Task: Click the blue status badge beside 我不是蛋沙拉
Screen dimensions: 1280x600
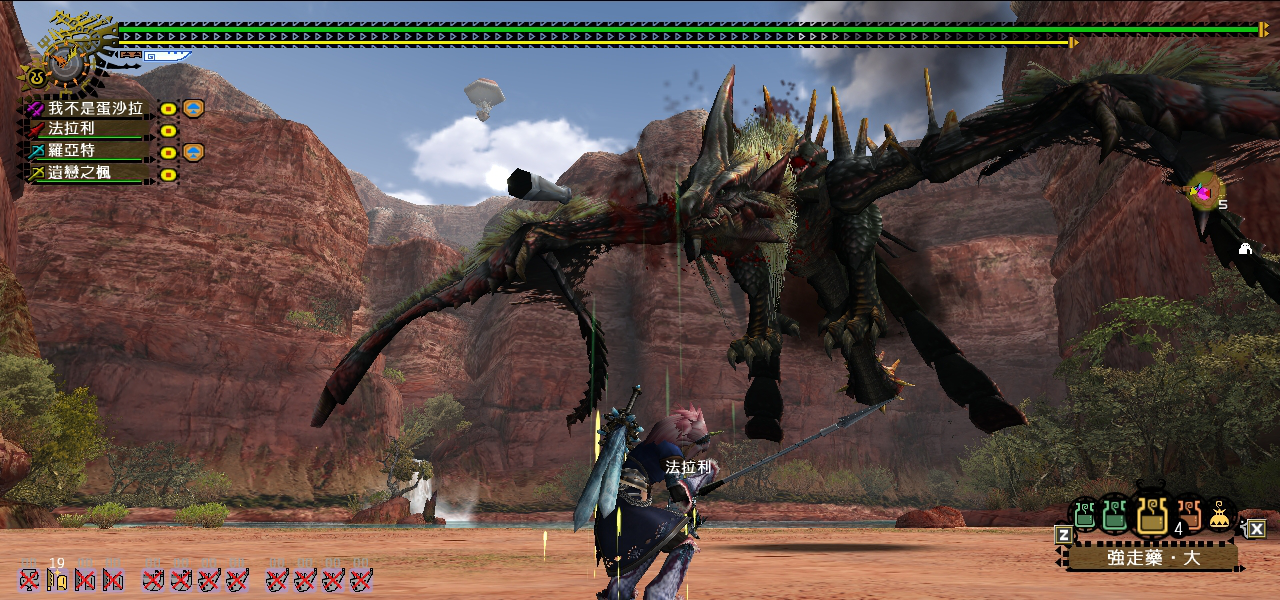Action: tap(194, 108)
